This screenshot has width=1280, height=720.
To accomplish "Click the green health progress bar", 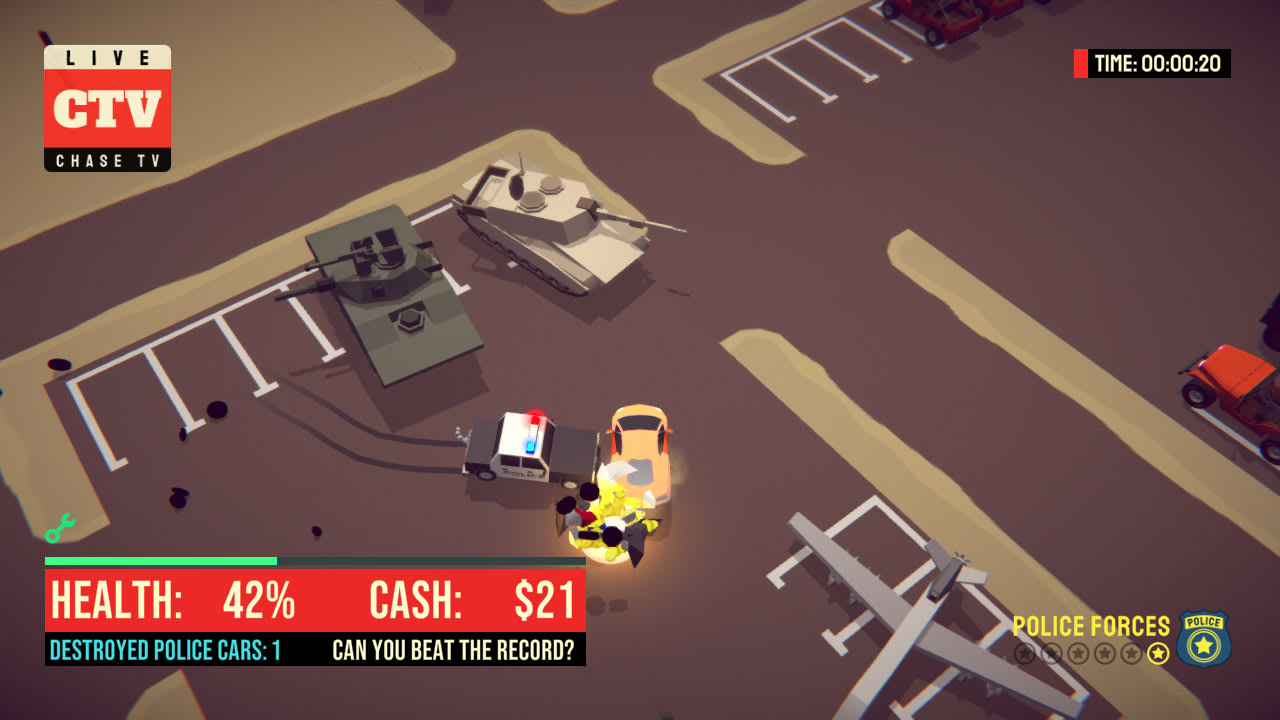I will 160,560.
